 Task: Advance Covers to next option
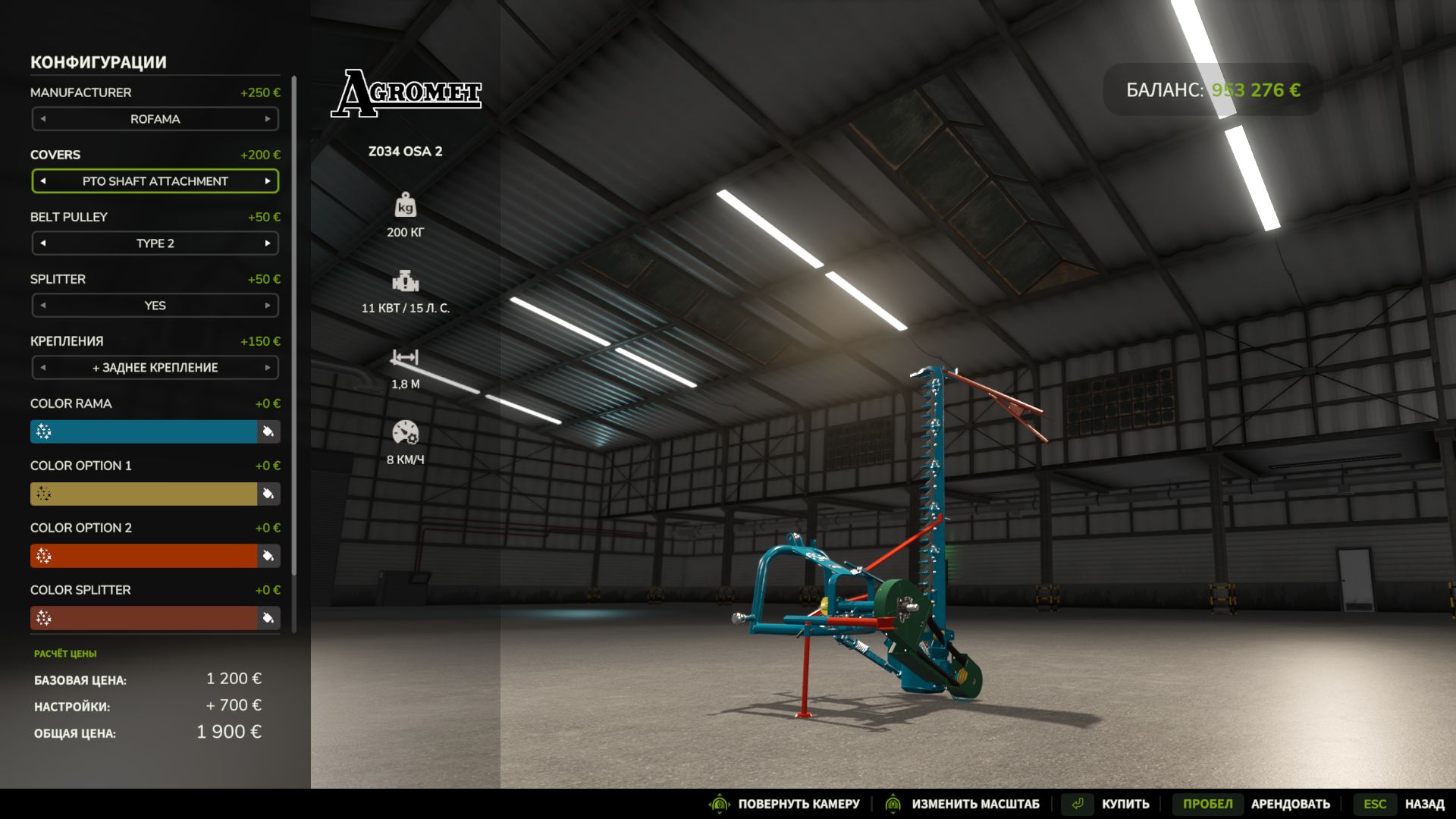[x=268, y=181]
